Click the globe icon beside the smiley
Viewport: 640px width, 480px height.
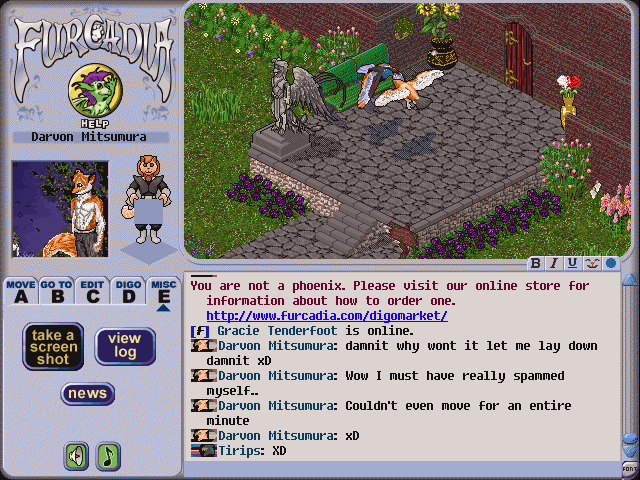tap(609, 264)
